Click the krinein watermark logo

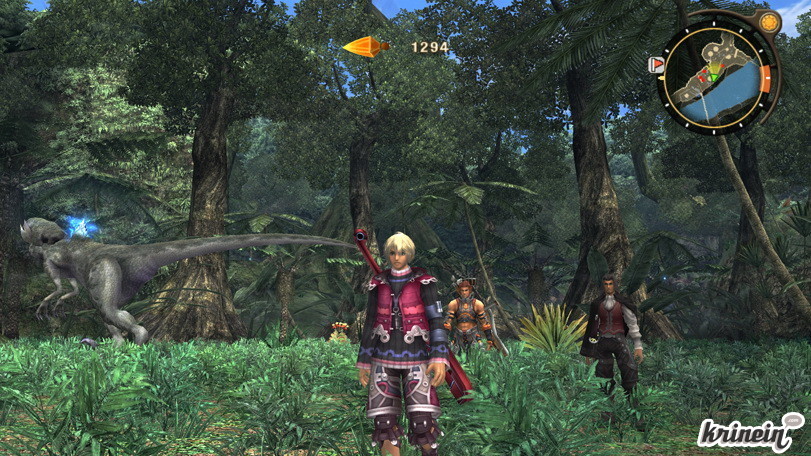[750, 432]
